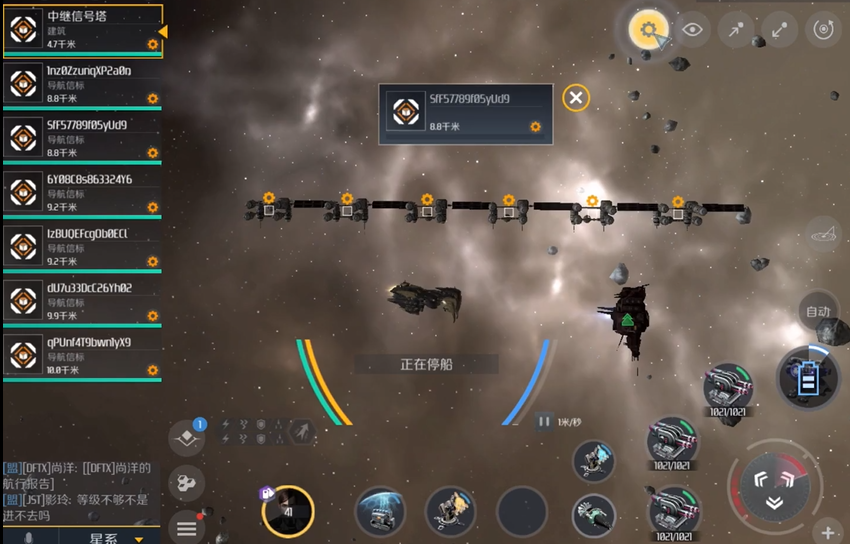Open the highlighted yellow gear button

pos(648,30)
